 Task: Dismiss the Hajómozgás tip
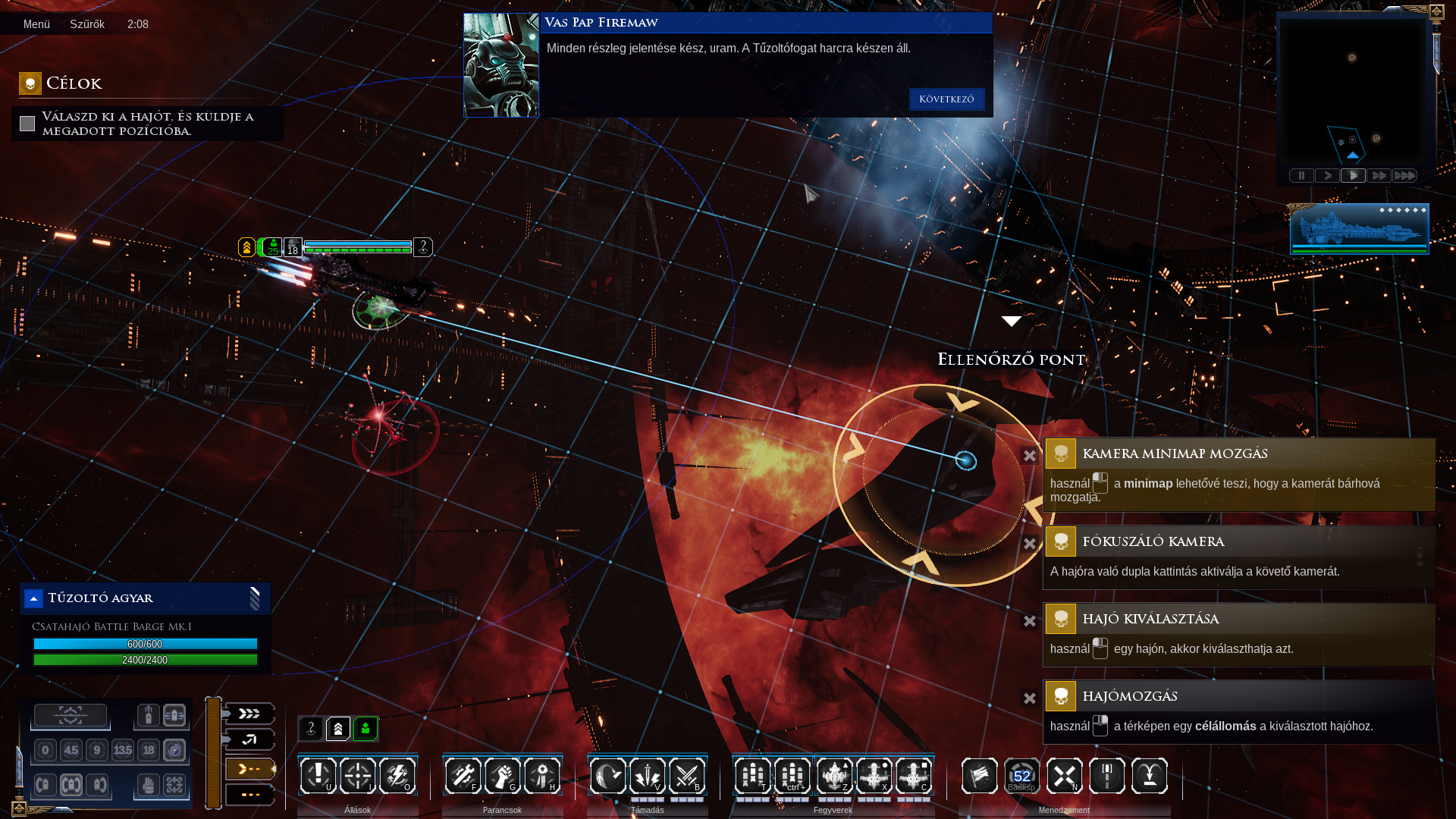tap(1029, 698)
